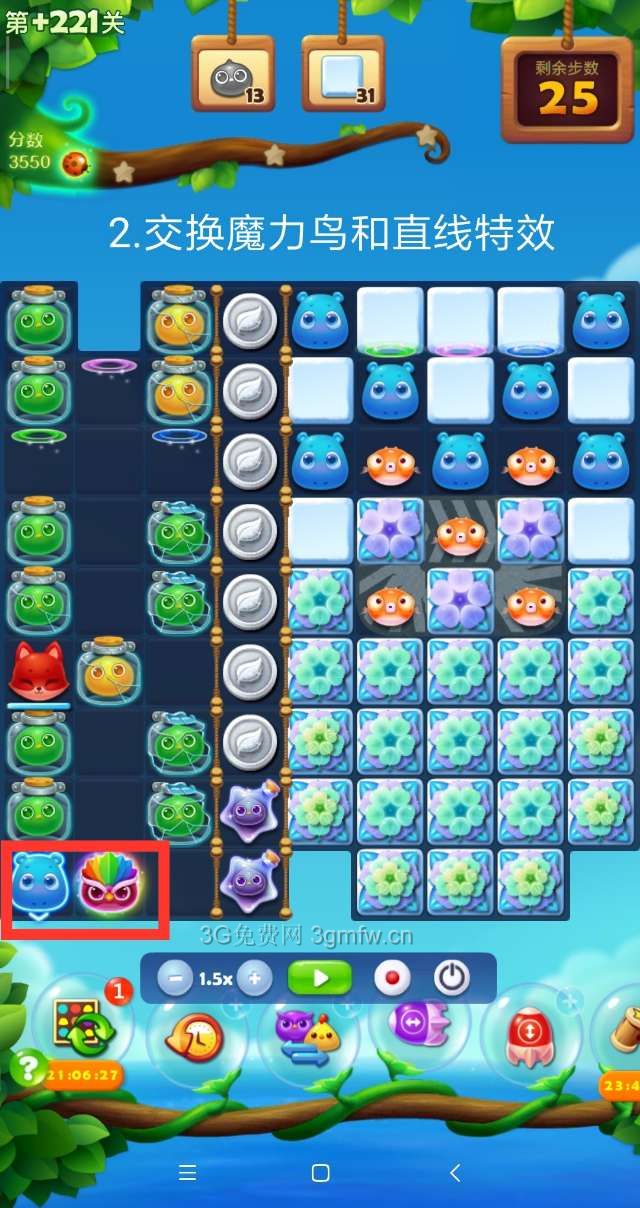
Task: Tap the Android home navigation button
Action: coord(320,1172)
